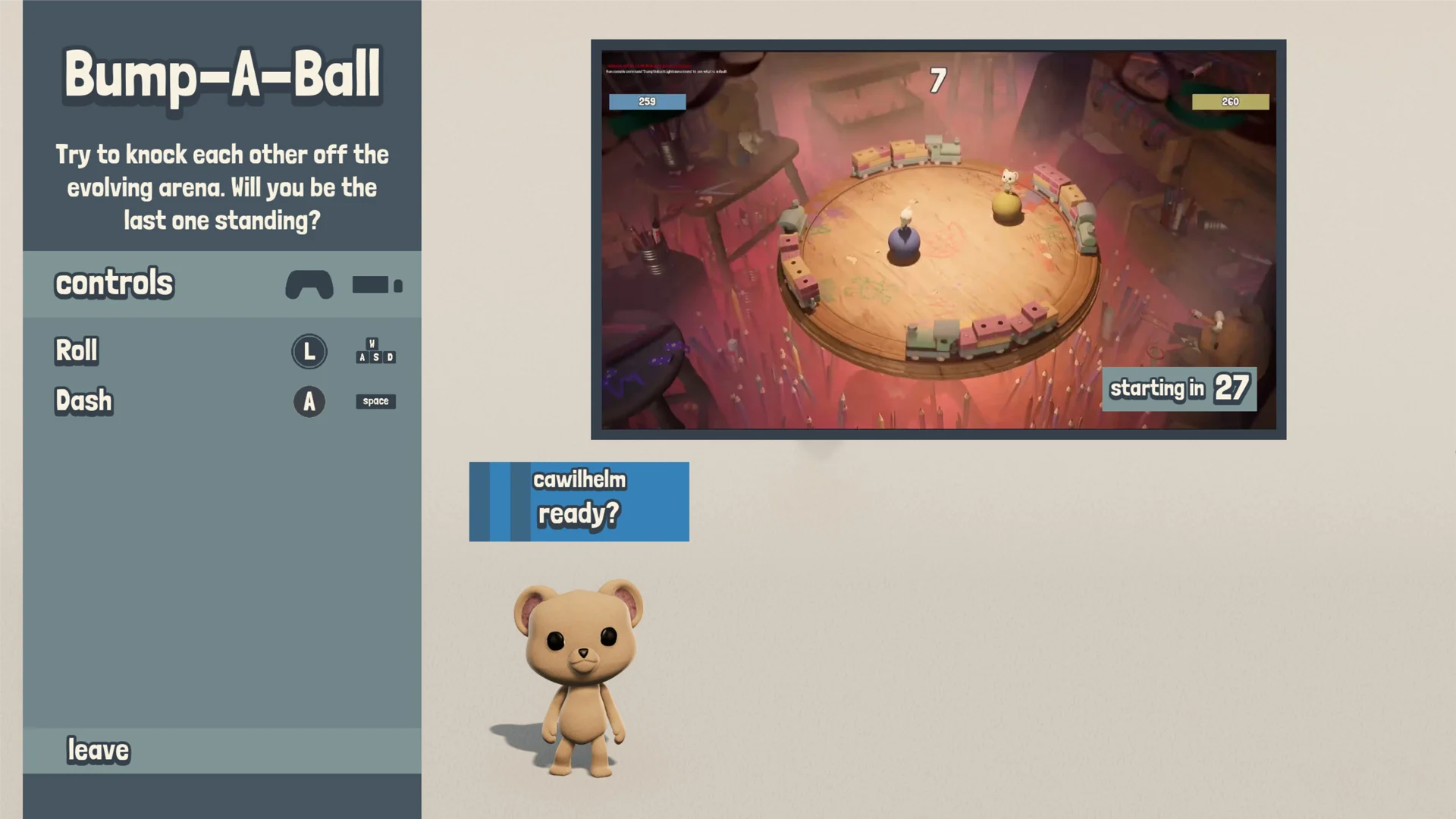Image resolution: width=1456 pixels, height=819 pixels.
Task: Click the A button icon beside Dash
Action: [309, 402]
